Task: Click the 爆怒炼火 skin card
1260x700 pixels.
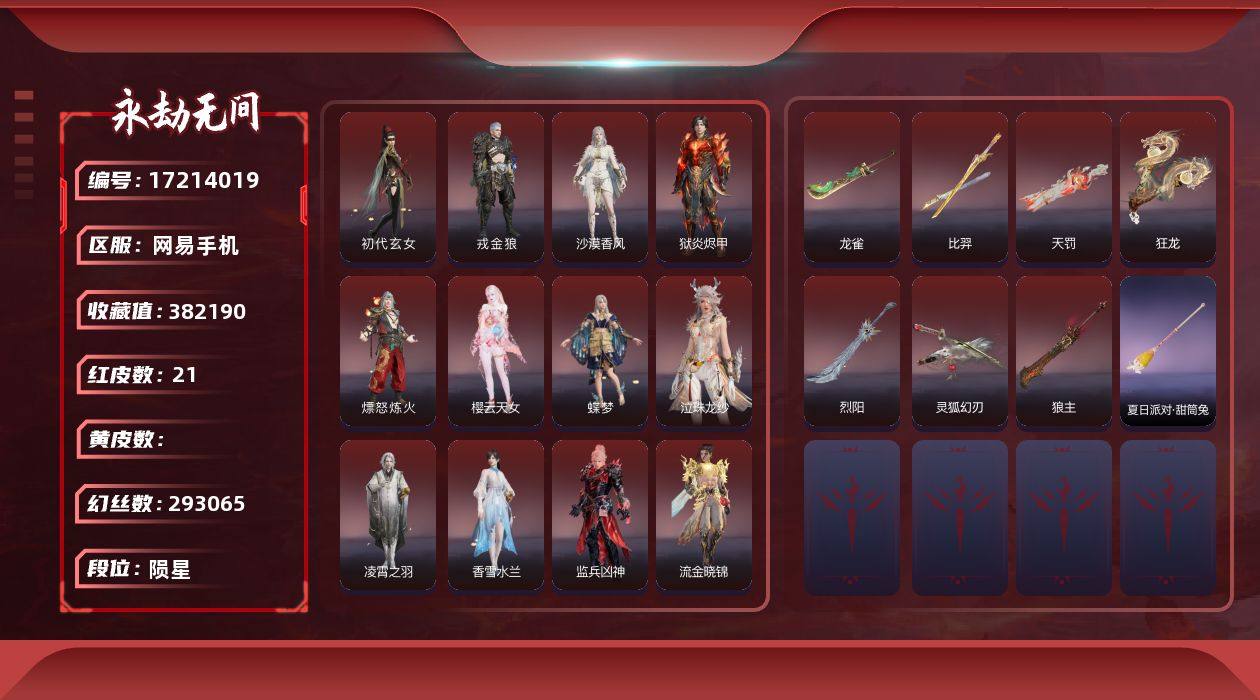Action: [388, 351]
